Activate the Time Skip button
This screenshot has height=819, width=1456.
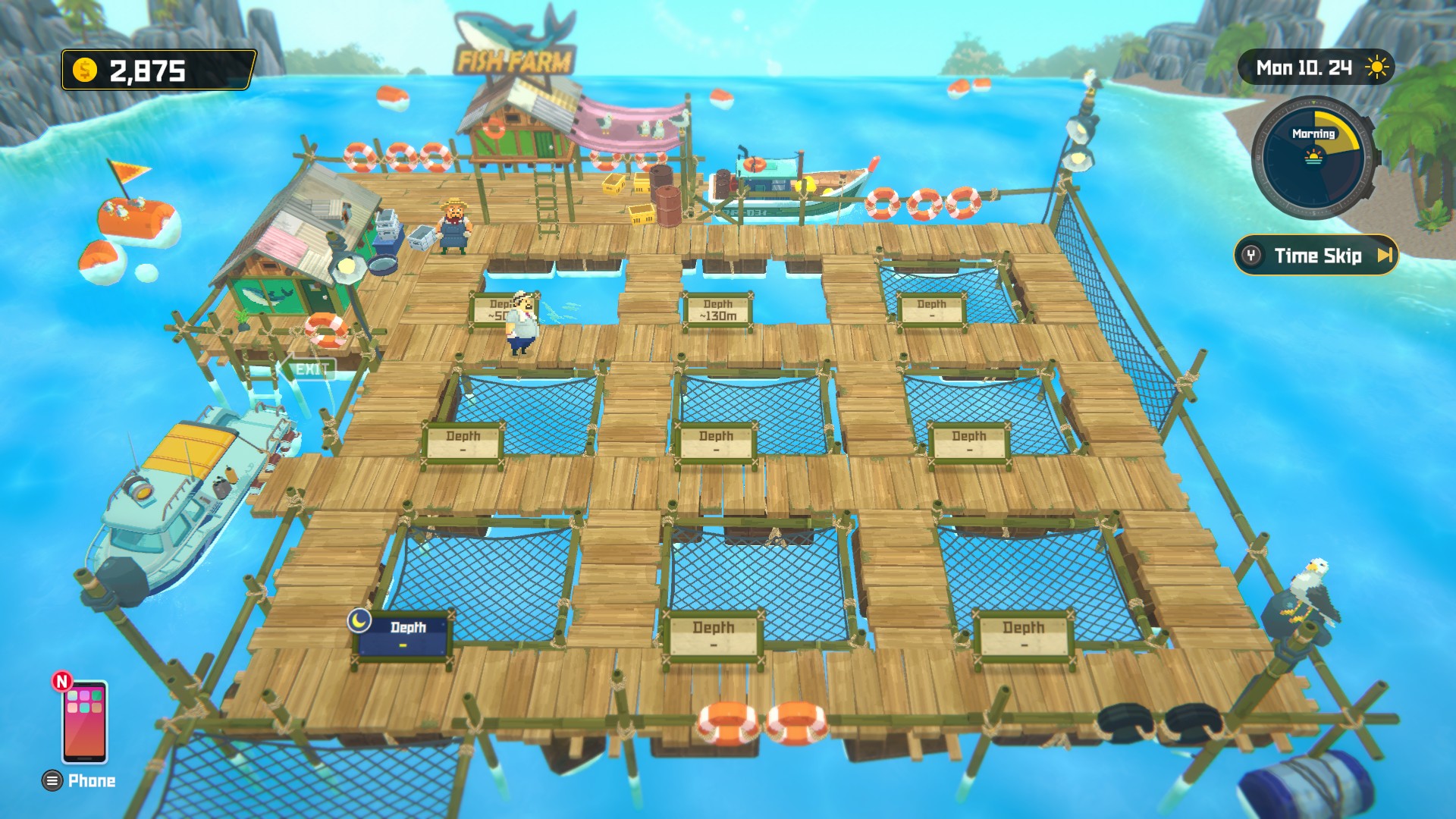[1316, 256]
